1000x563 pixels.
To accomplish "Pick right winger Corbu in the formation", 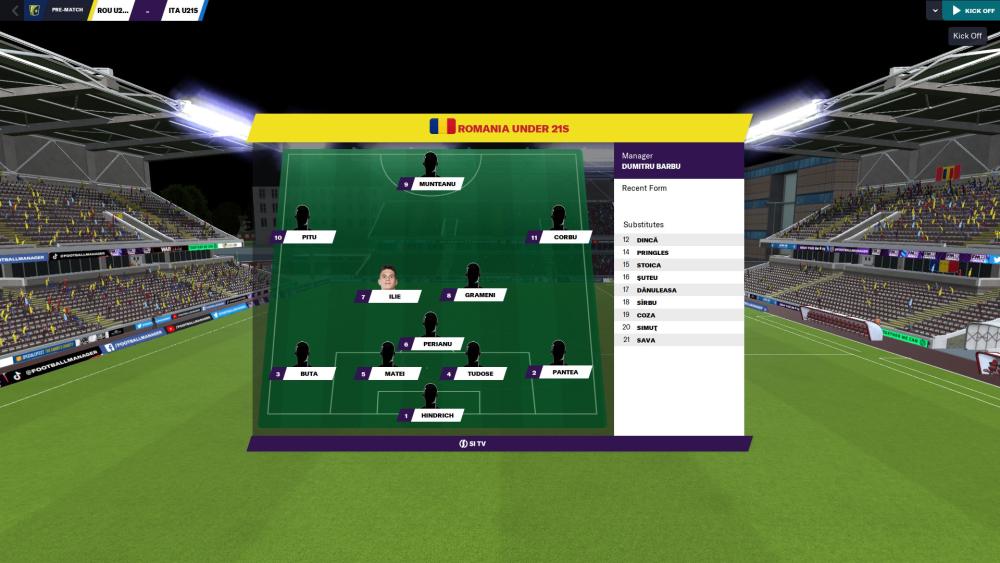I will pyautogui.click(x=564, y=237).
